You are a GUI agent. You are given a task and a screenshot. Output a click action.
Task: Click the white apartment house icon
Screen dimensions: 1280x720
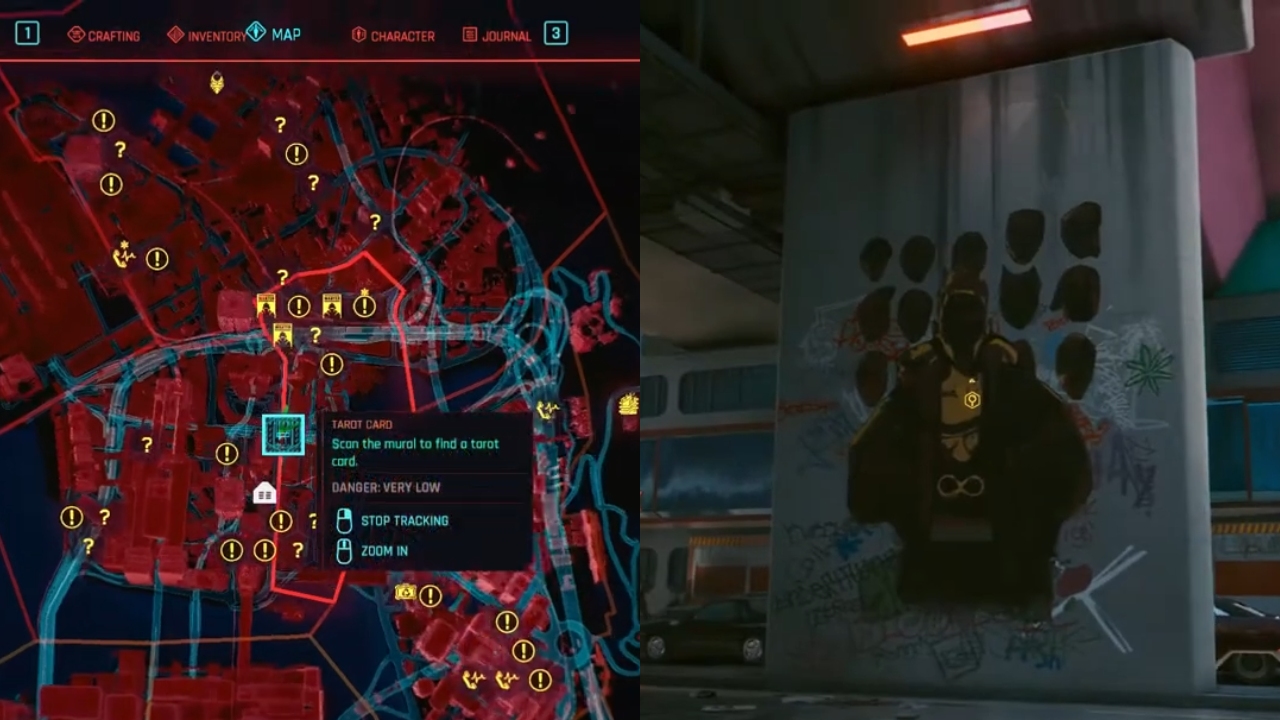(x=266, y=491)
